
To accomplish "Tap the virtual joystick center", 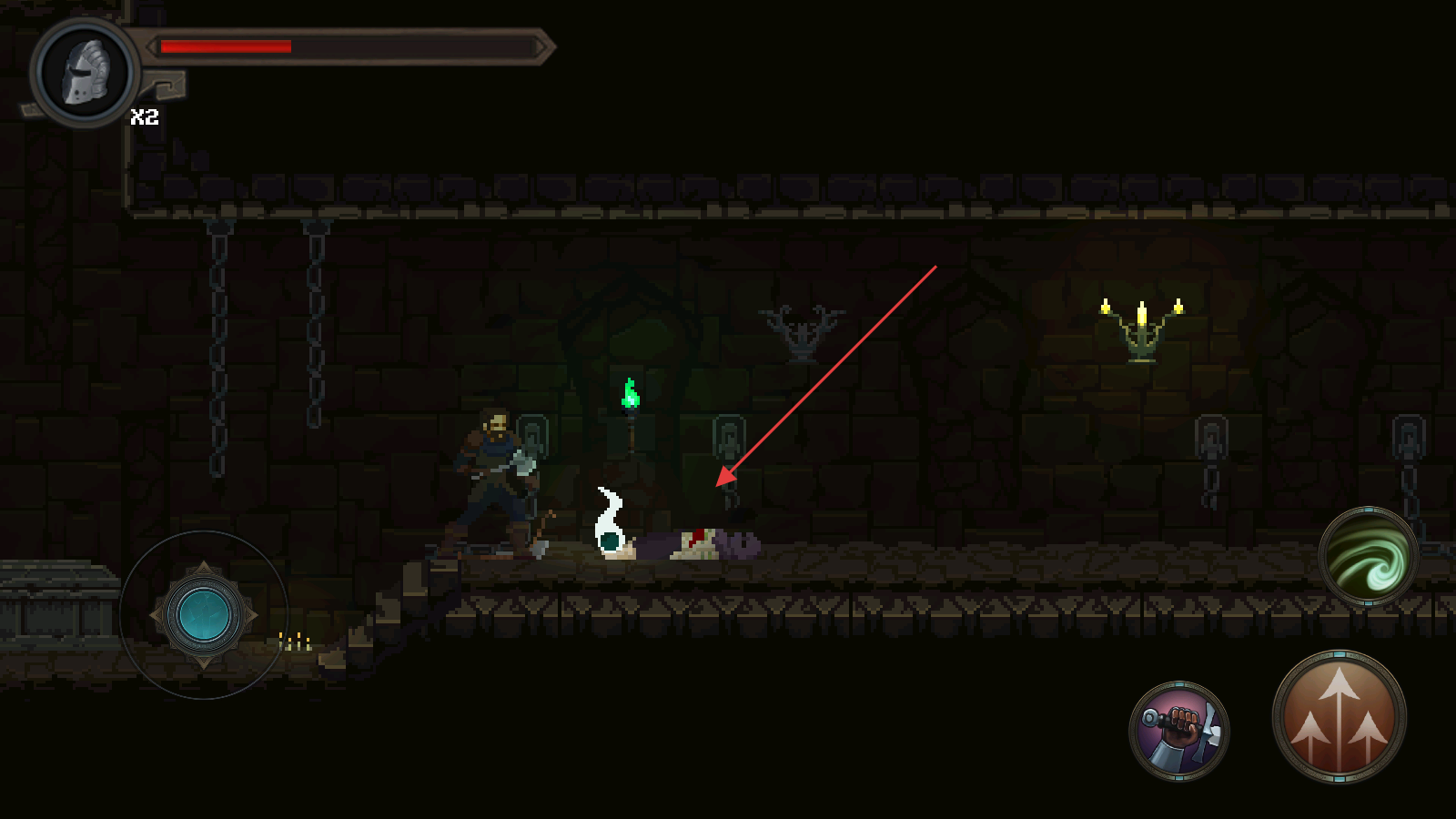I will click(204, 616).
